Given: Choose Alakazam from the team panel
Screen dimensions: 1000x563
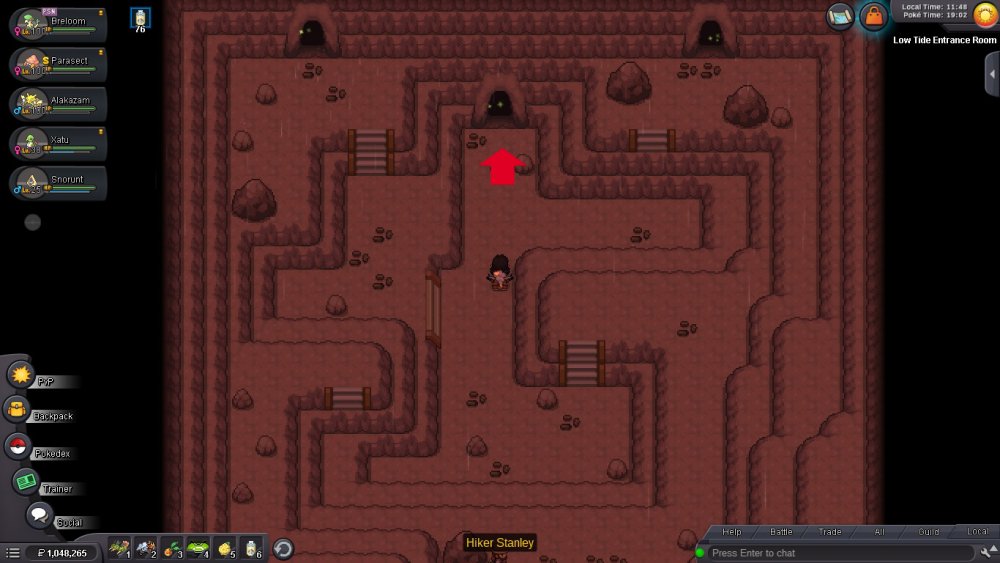Looking at the screenshot, I should 58,102.
